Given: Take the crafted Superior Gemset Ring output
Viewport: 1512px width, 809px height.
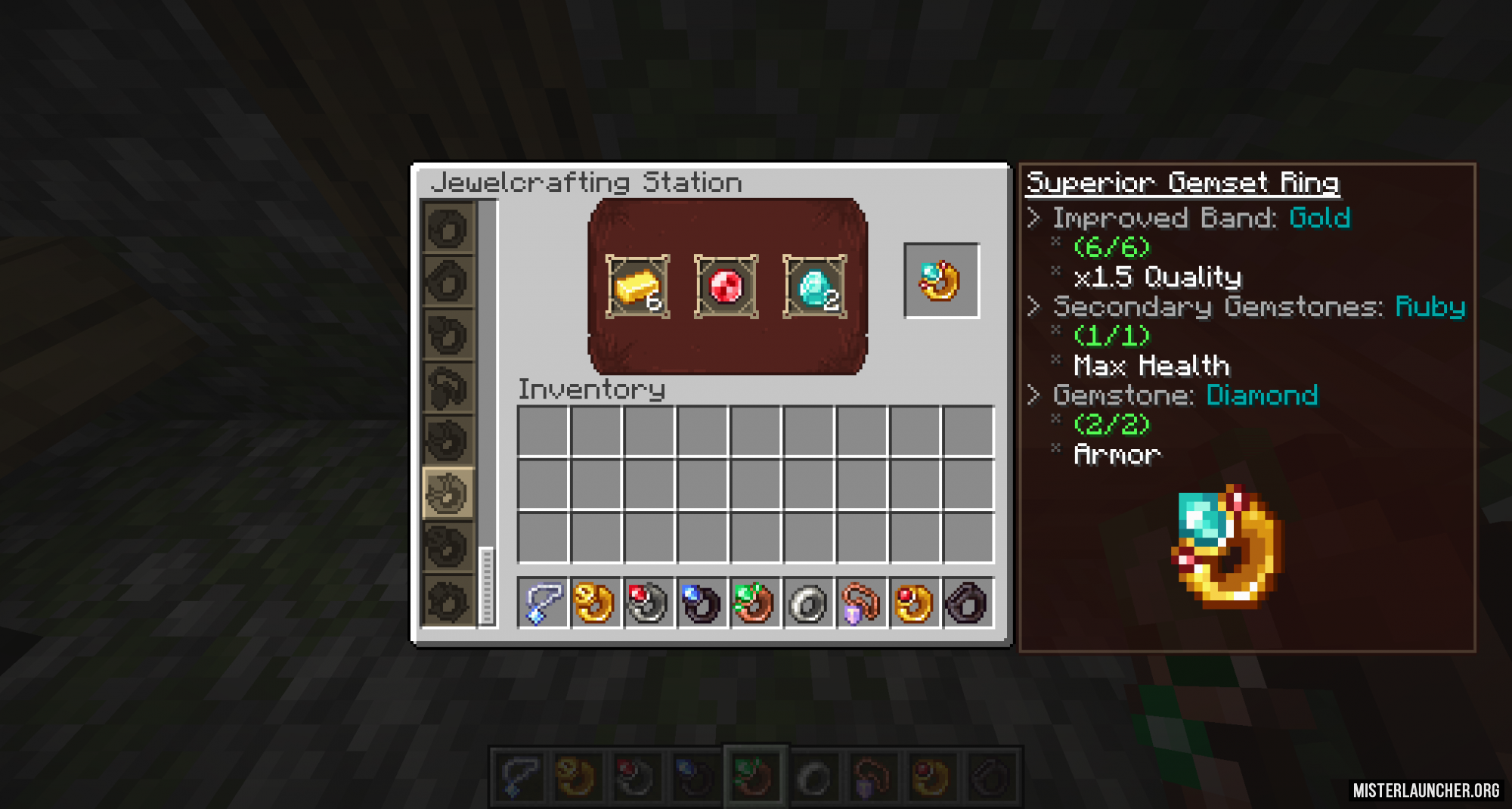Looking at the screenshot, I should click(x=941, y=281).
